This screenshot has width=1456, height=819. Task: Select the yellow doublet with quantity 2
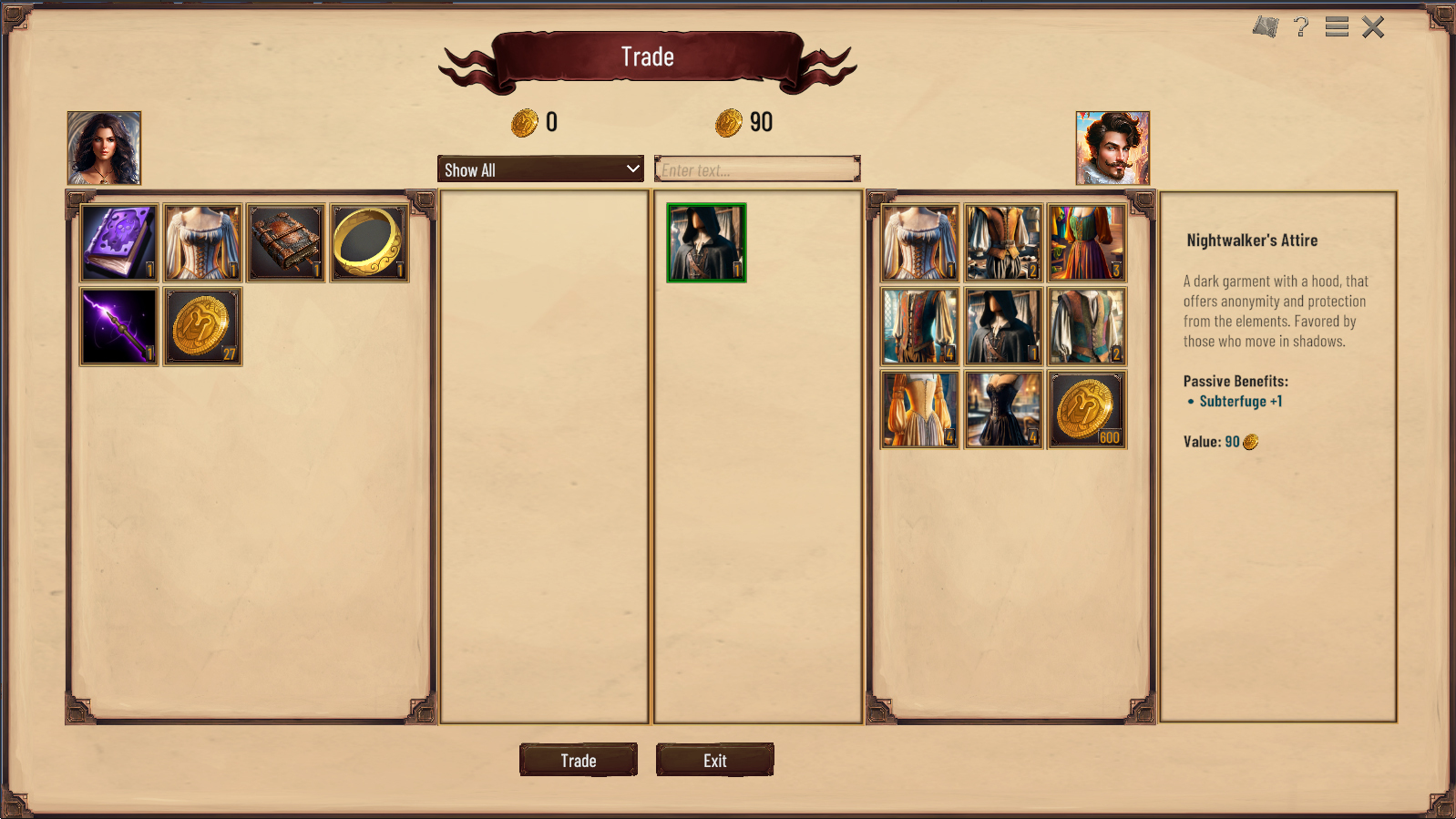click(x=1003, y=243)
